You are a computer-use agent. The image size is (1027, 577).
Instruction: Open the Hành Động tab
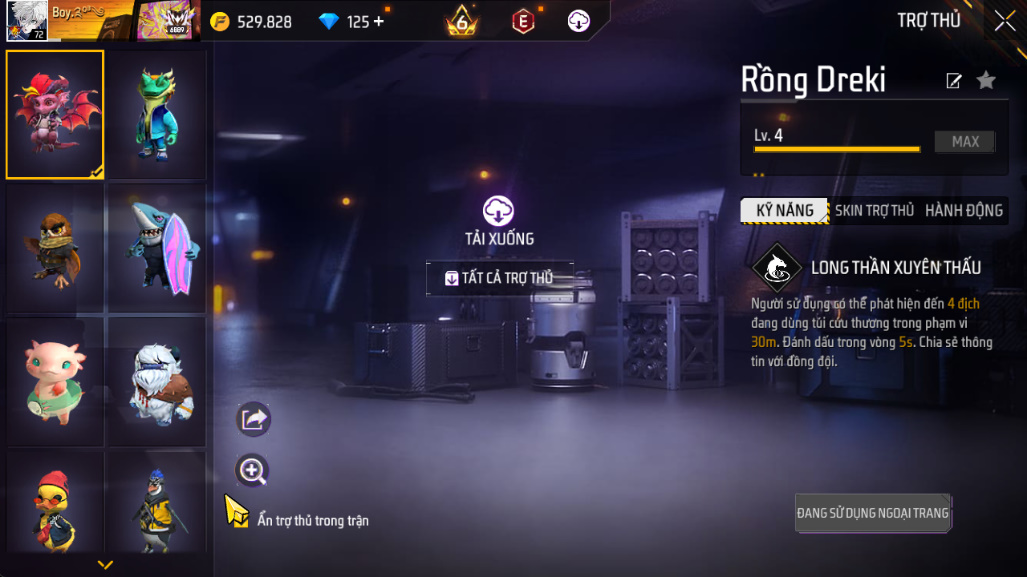963,210
